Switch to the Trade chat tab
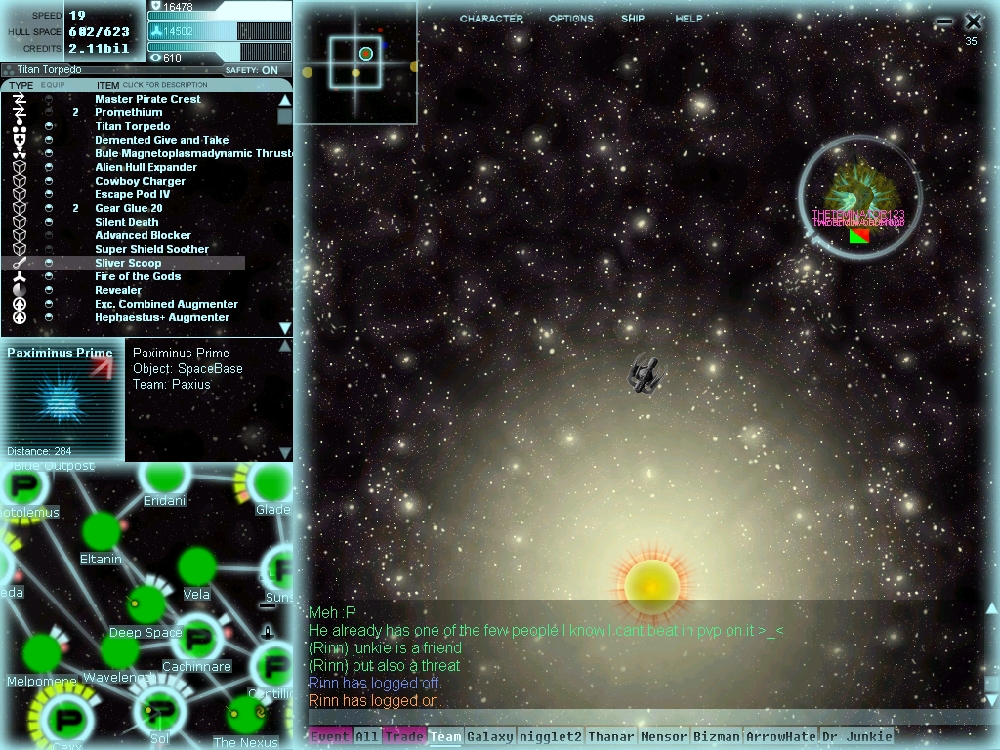This screenshot has height=750, width=1000. [404, 737]
